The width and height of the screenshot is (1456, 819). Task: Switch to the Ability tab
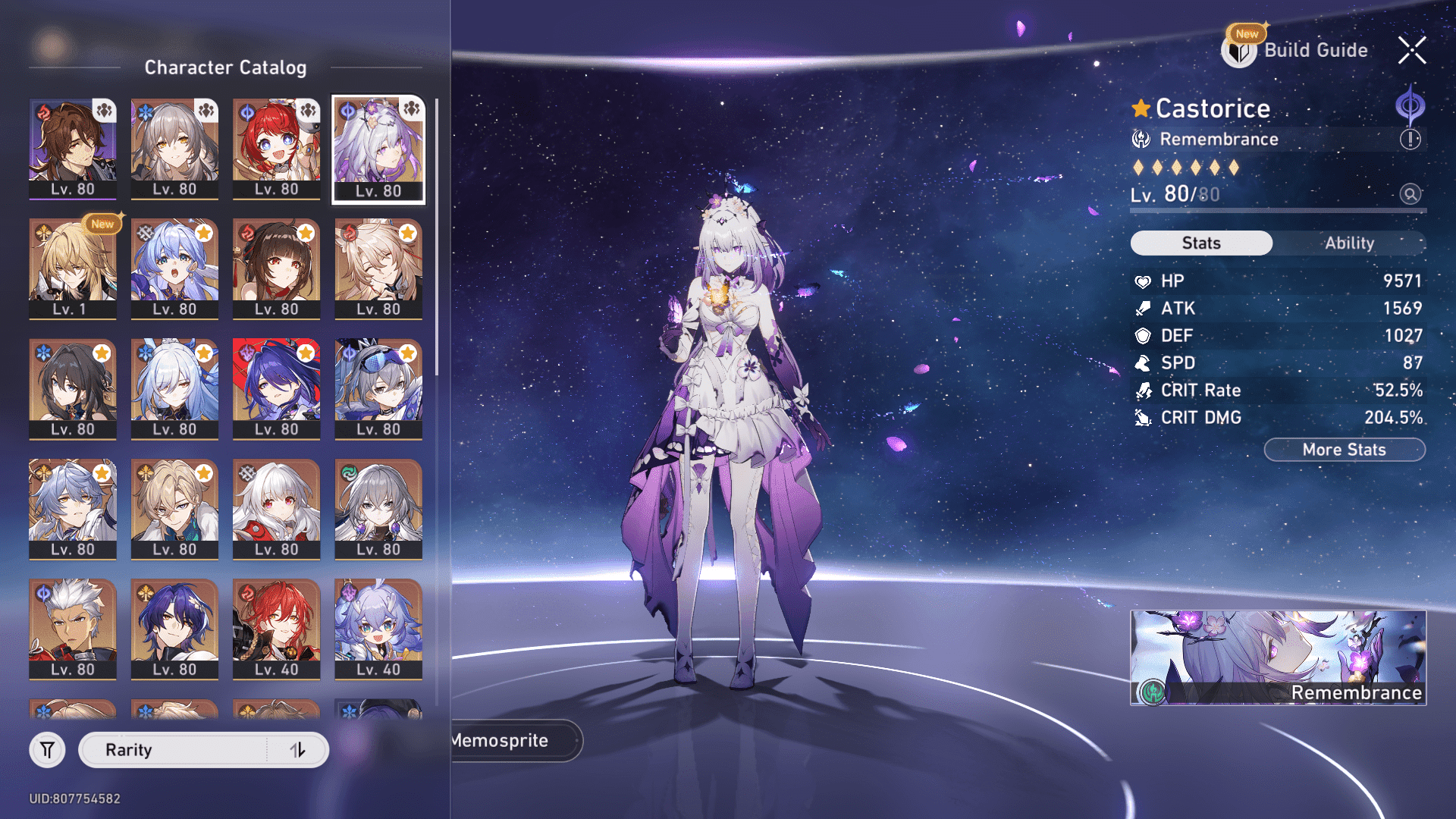click(1351, 243)
